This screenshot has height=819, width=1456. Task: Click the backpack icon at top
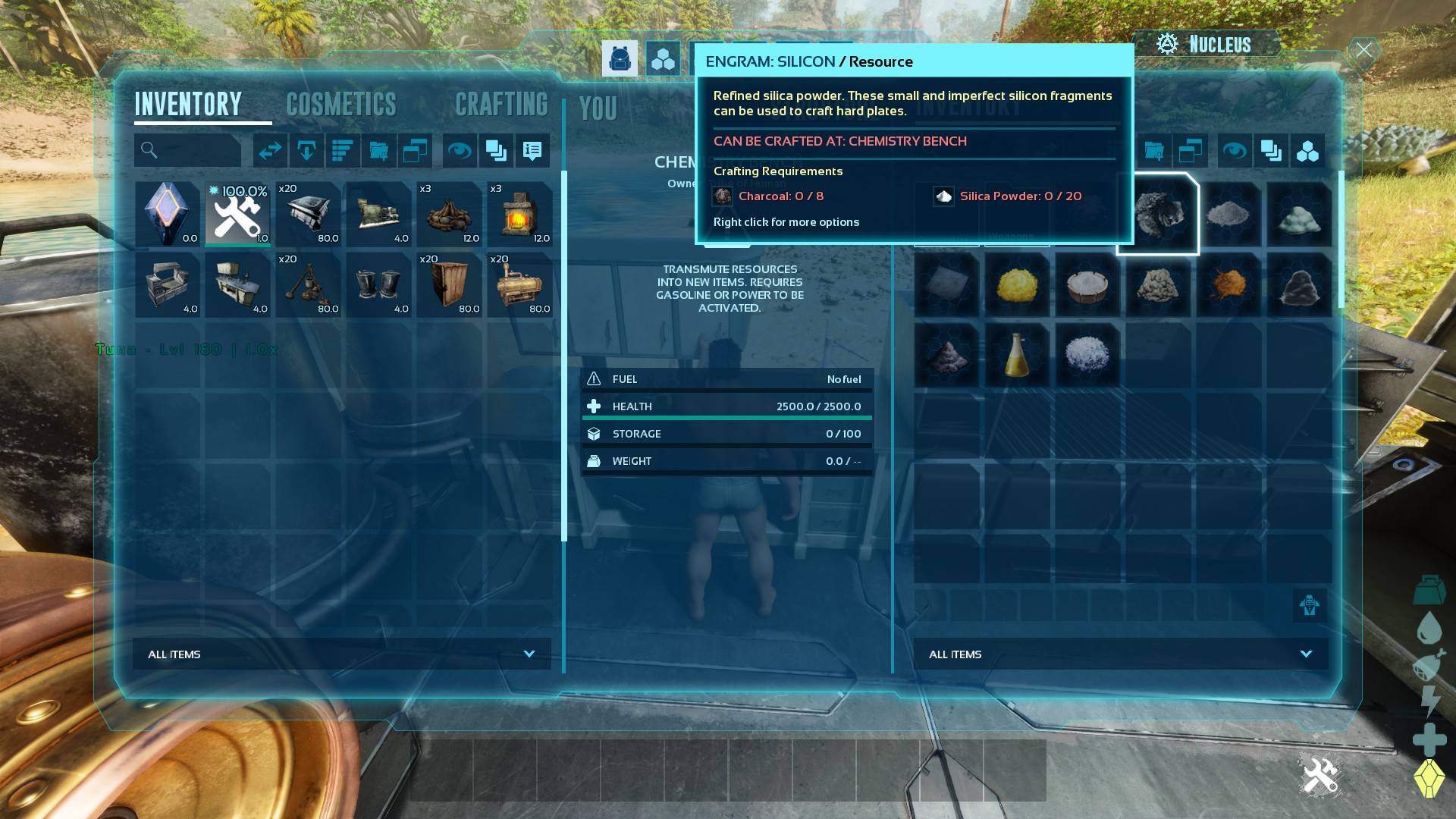(x=620, y=59)
